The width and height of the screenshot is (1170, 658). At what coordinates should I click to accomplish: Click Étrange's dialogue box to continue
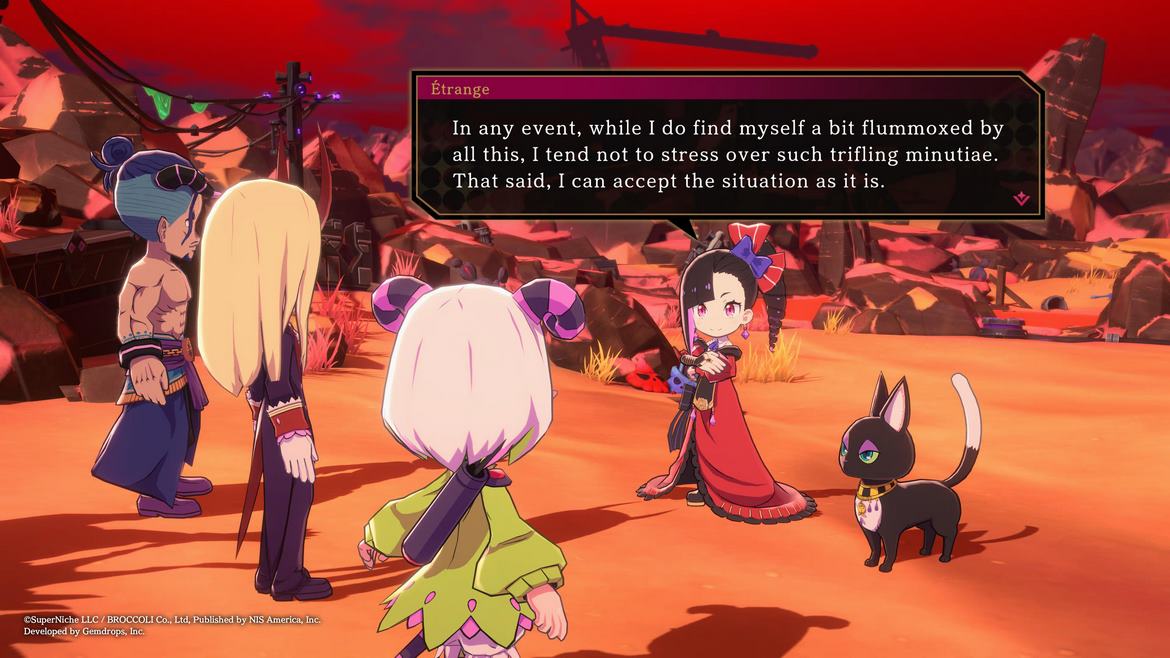point(727,156)
